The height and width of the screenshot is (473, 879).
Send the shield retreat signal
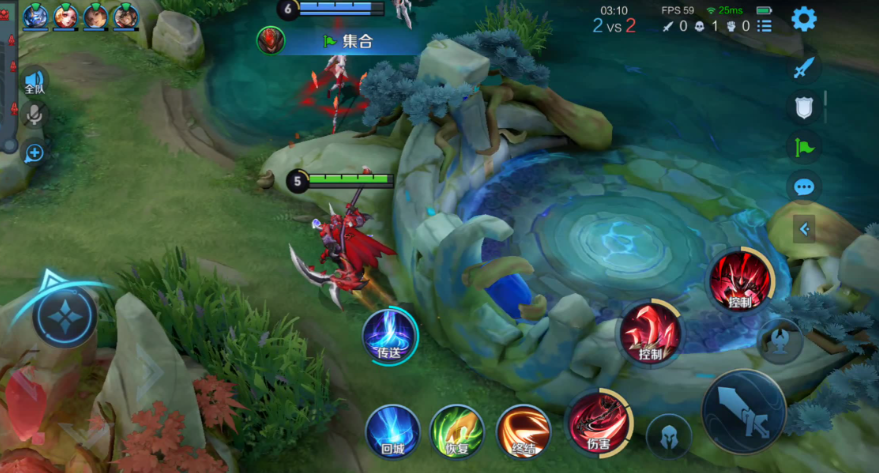click(804, 107)
